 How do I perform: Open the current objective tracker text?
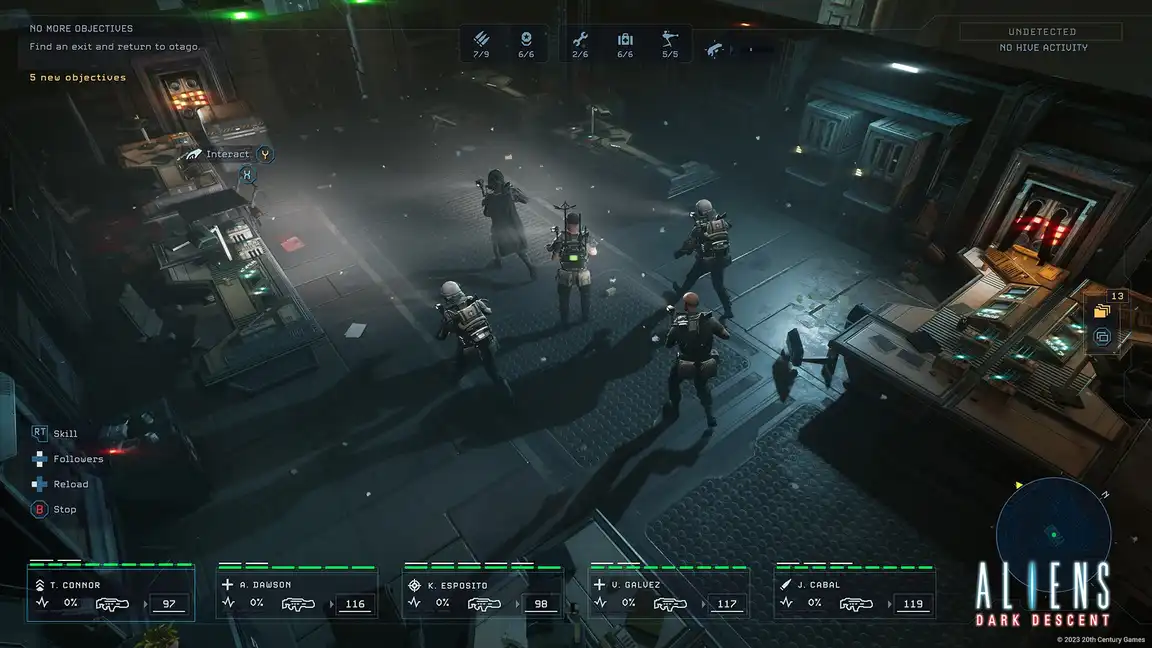tap(115, 47)
